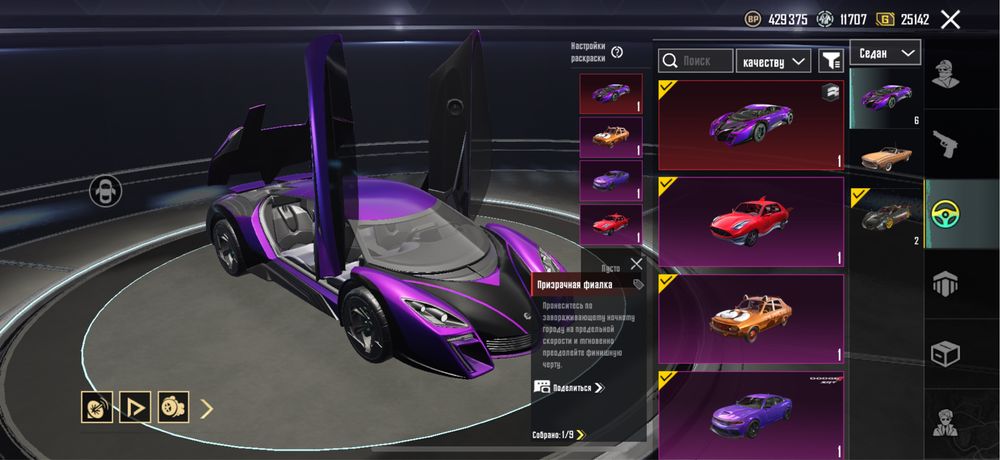Viewport: 1000px width, 460px height.
Task: Open the качеству sort dropdown
Action: click(x=773, y=61)
